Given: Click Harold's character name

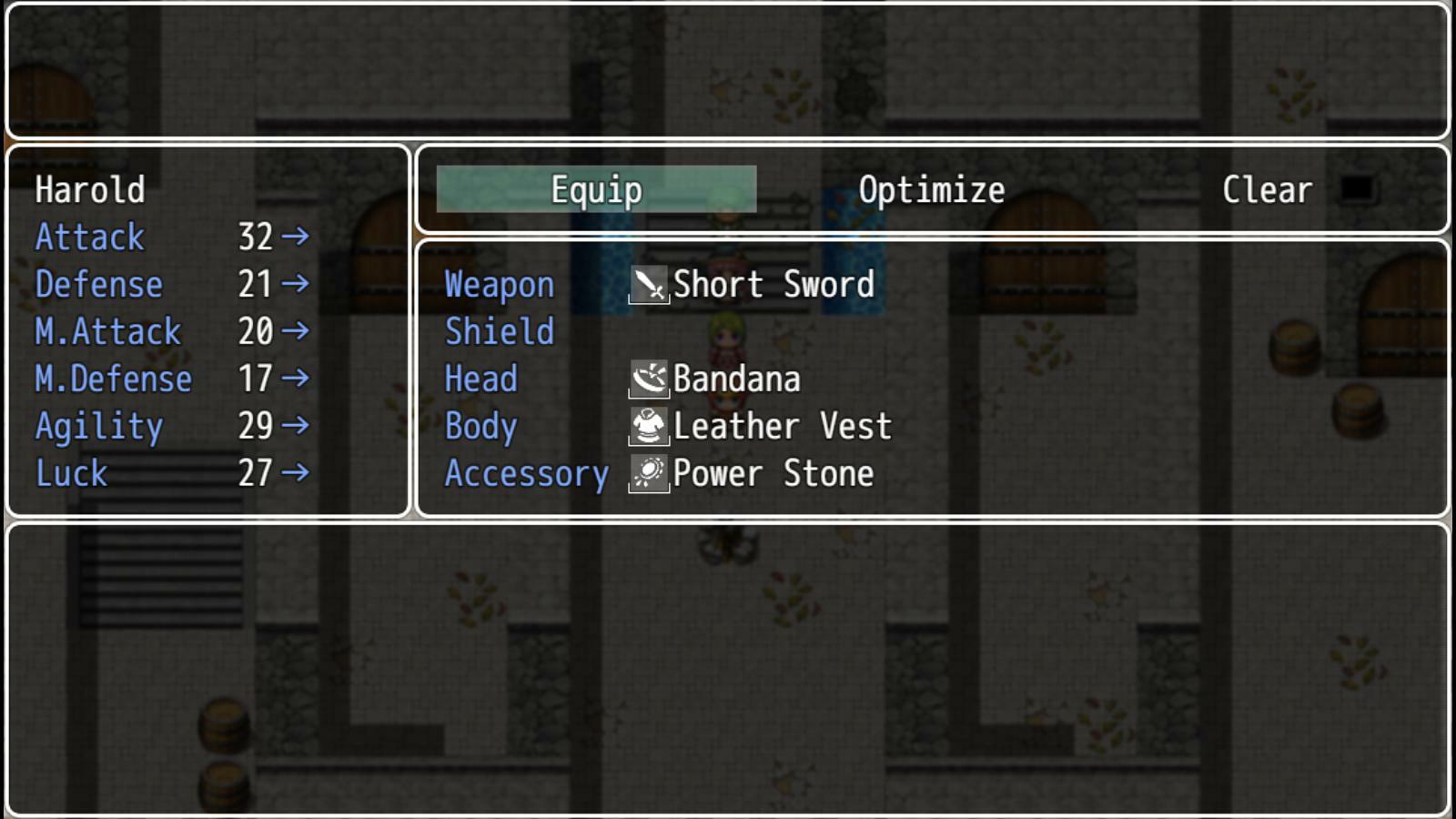Looking at the screenshot, I should click(x=89, y=190).
